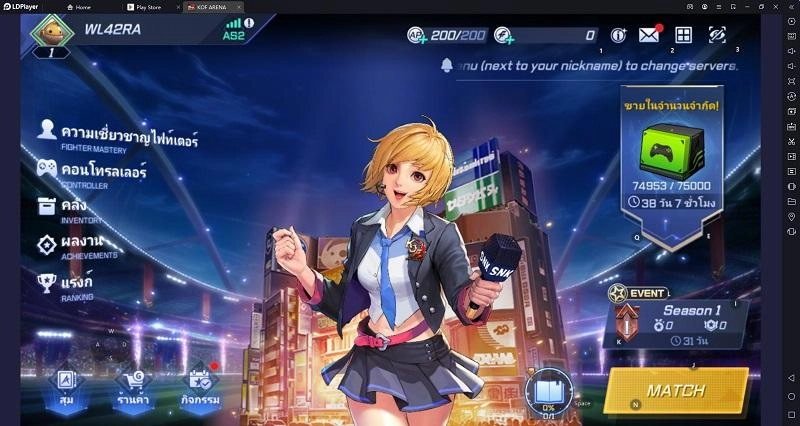View the Achievements menu
The image size is (800, 426).
pyautogui.click(x=78, y=245)
